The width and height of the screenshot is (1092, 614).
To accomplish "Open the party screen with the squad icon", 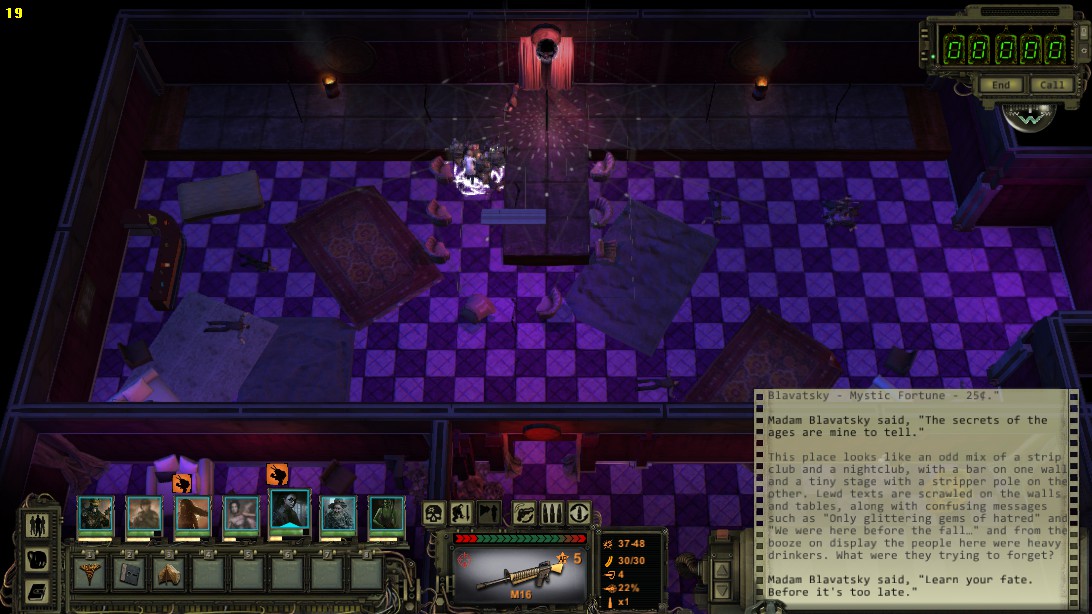I will click(x=37, y=525).
